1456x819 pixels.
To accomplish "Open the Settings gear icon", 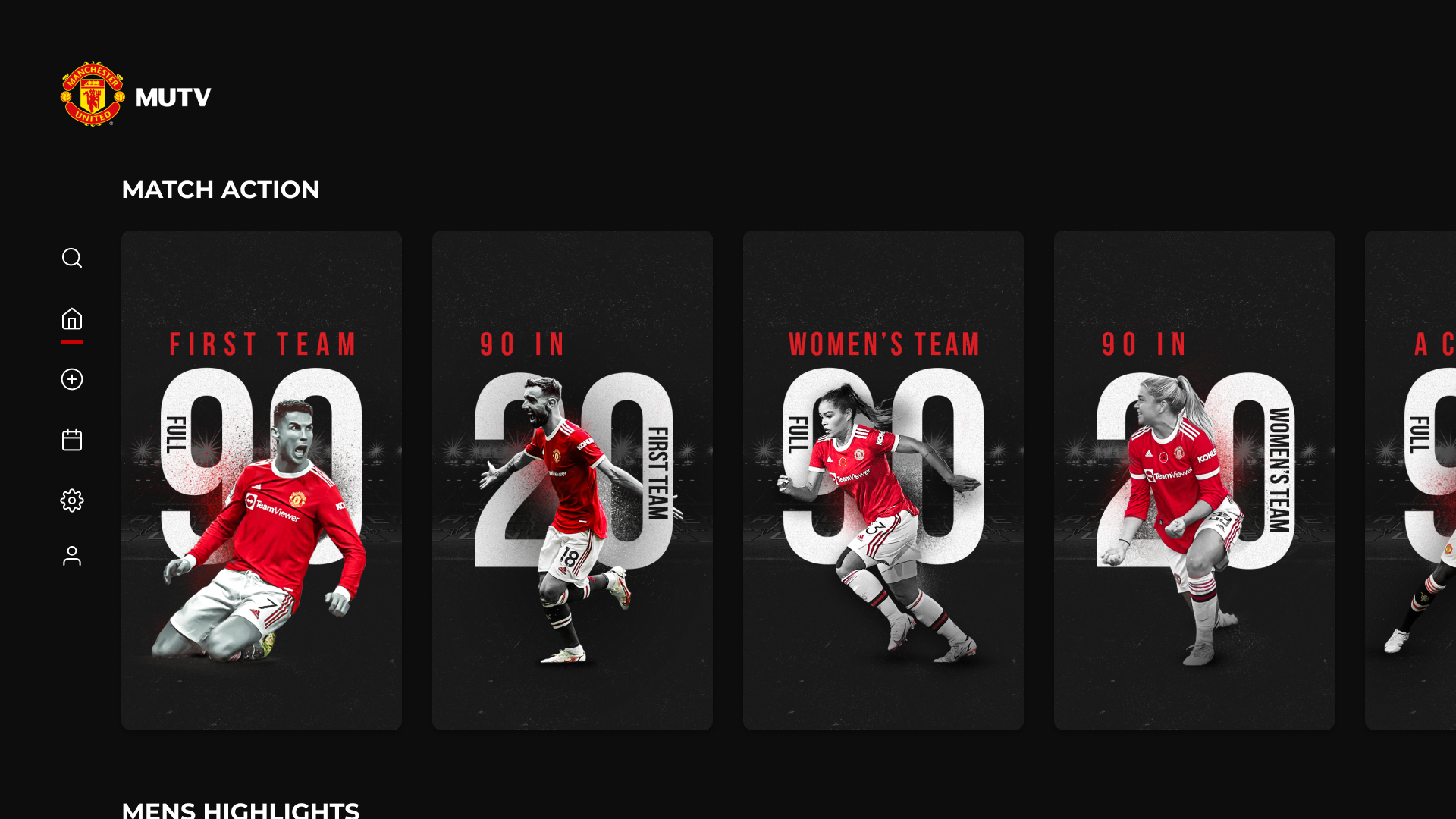I will 72,500.
